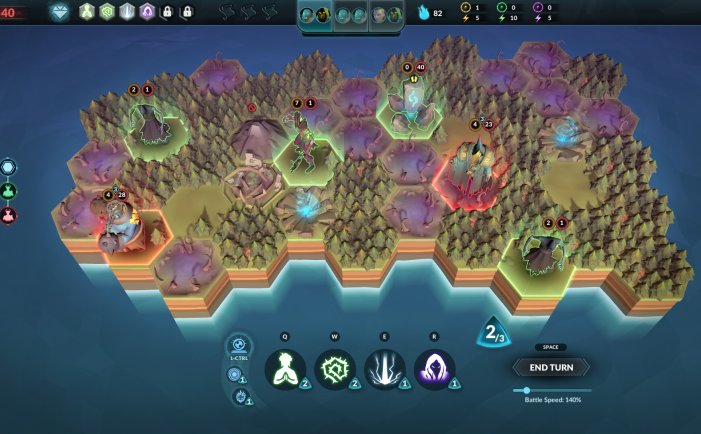Viewport: 701px width, 434px height.
Task: Adjust the Battle Speed slider
Action: [x=527, y=390]
